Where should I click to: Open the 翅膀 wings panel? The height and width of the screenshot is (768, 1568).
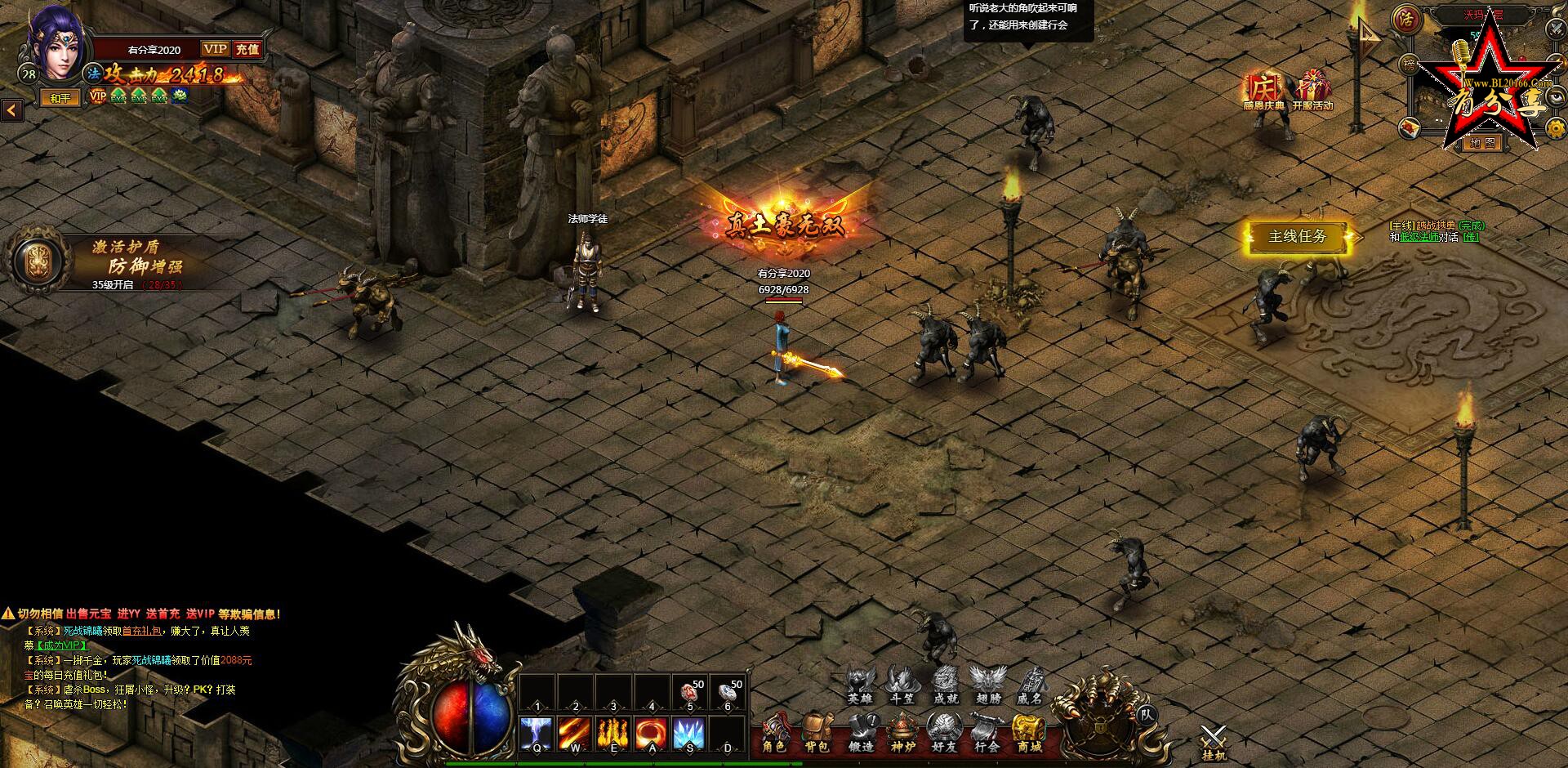(x=988, y=685)
